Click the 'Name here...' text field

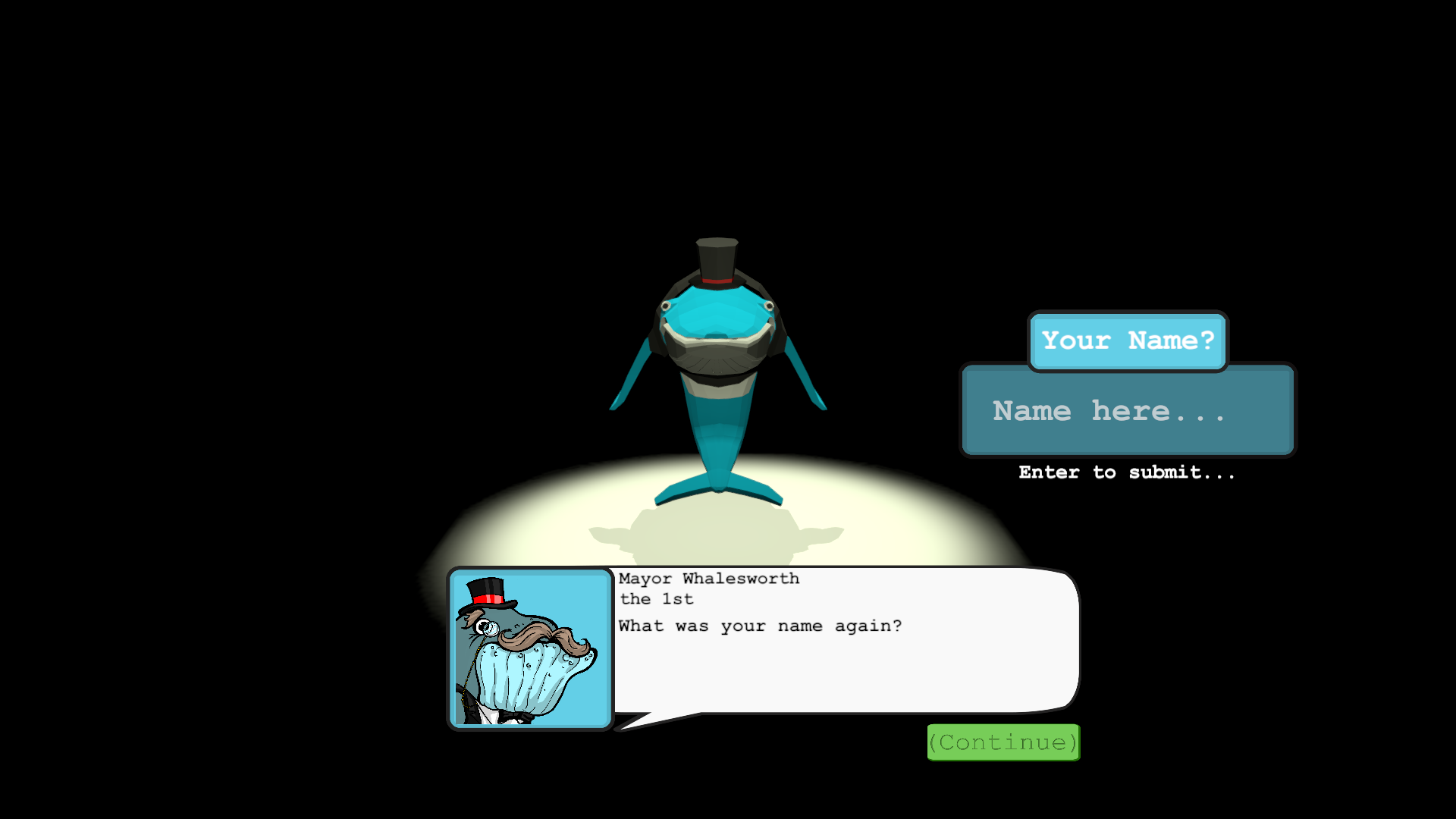1128,411
